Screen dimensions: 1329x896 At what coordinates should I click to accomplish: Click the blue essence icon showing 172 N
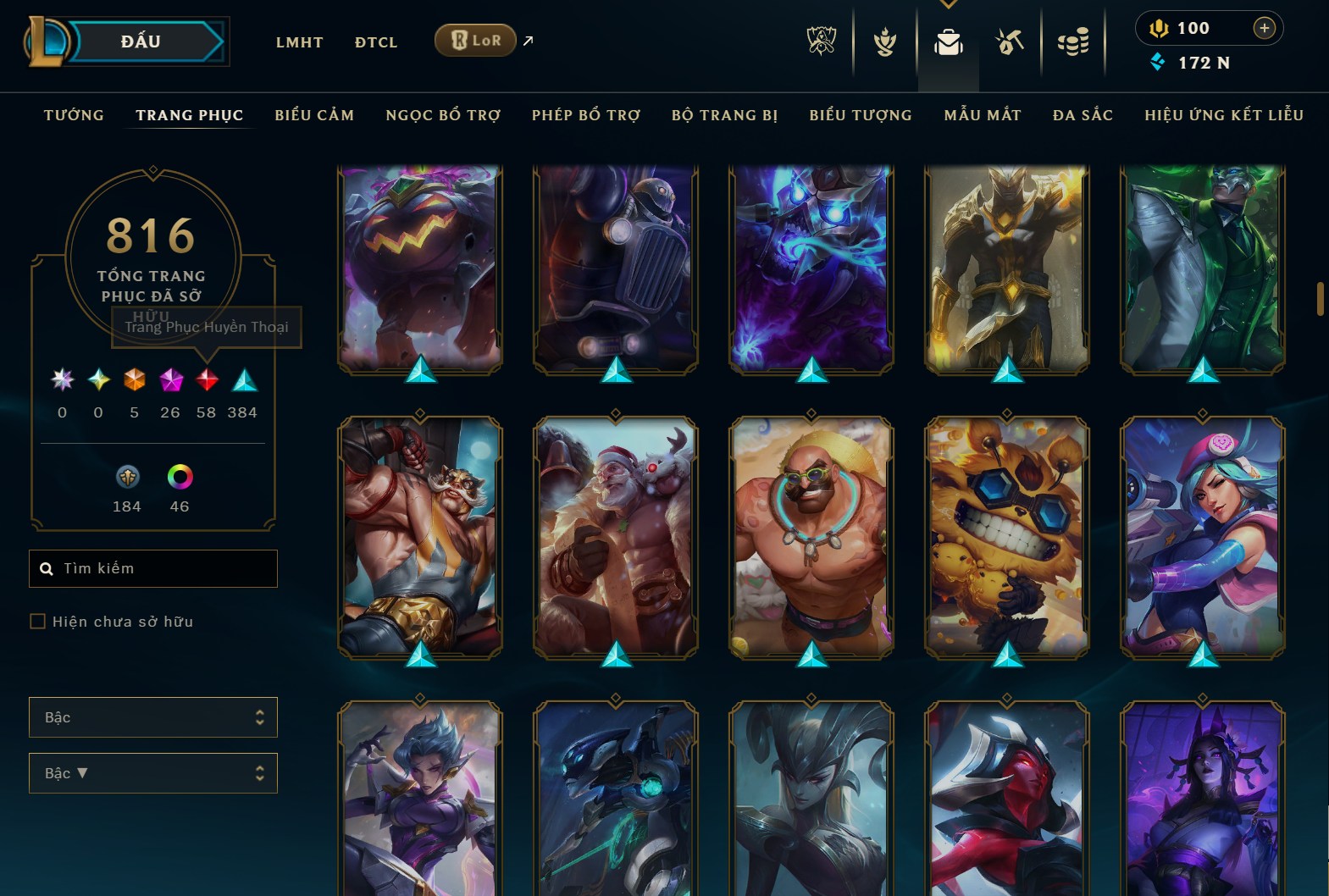tap(1158, 62)
